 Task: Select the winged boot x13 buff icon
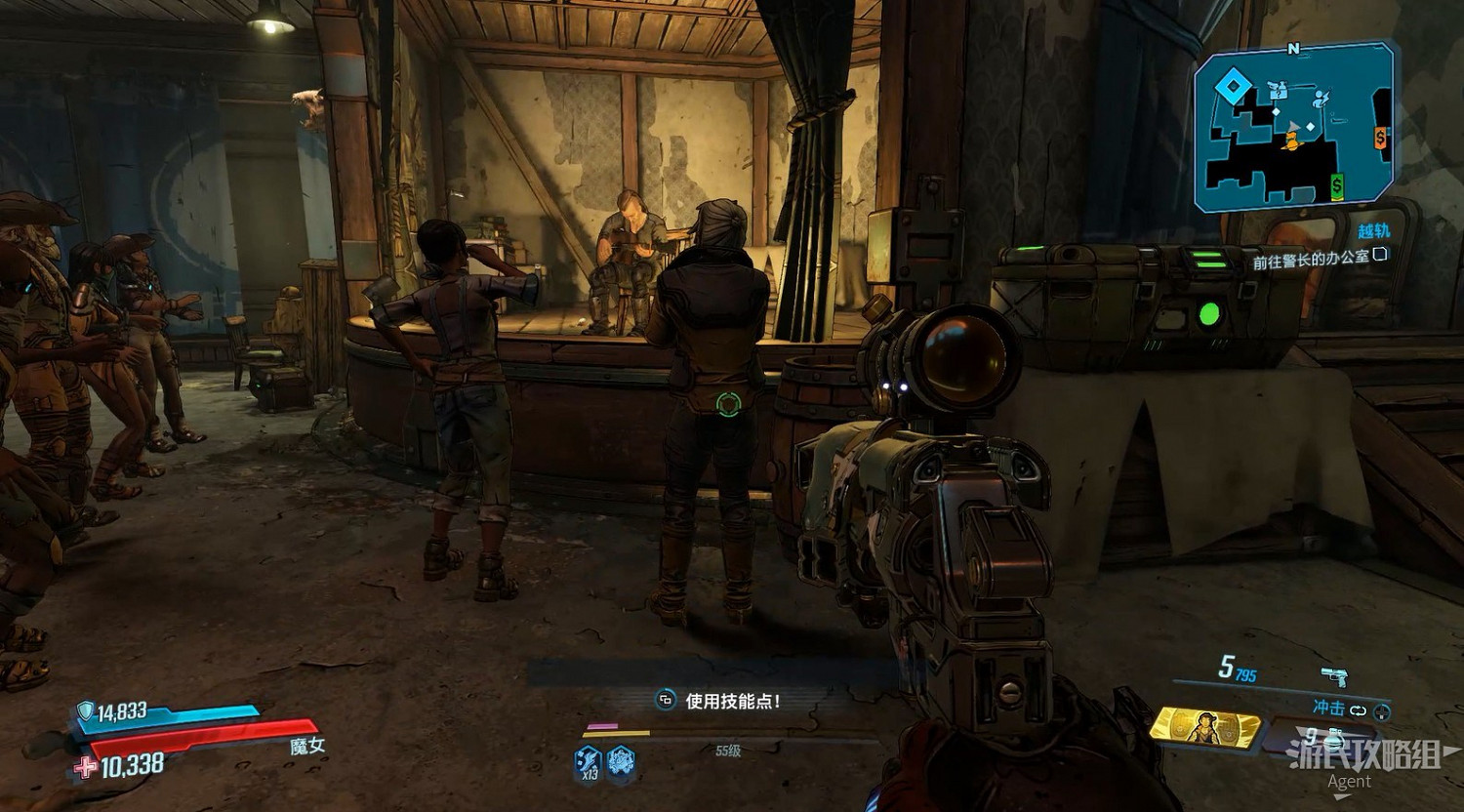tap(588, 761)
